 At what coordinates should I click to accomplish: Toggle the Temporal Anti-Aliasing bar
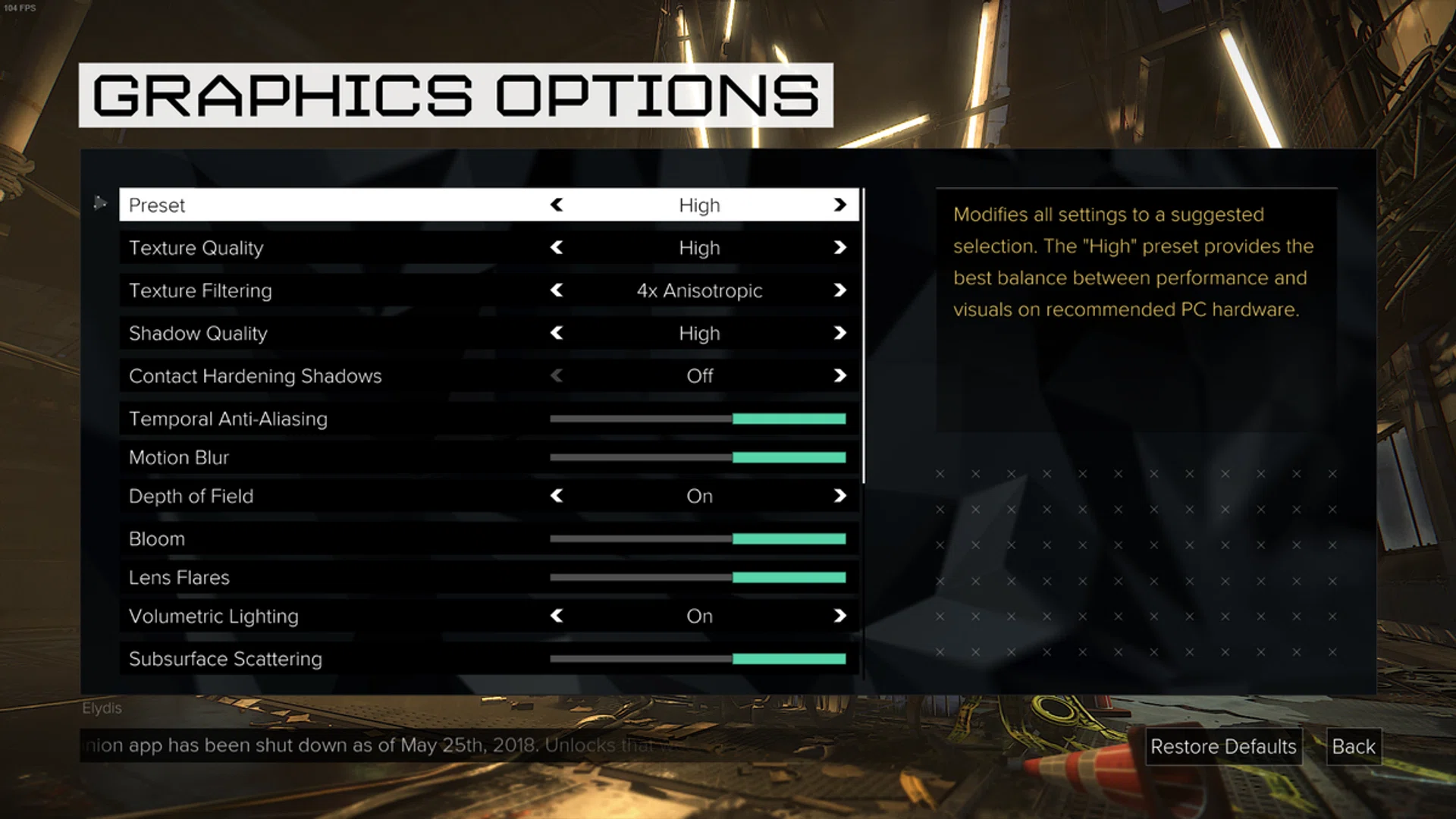tap(698, 419)
